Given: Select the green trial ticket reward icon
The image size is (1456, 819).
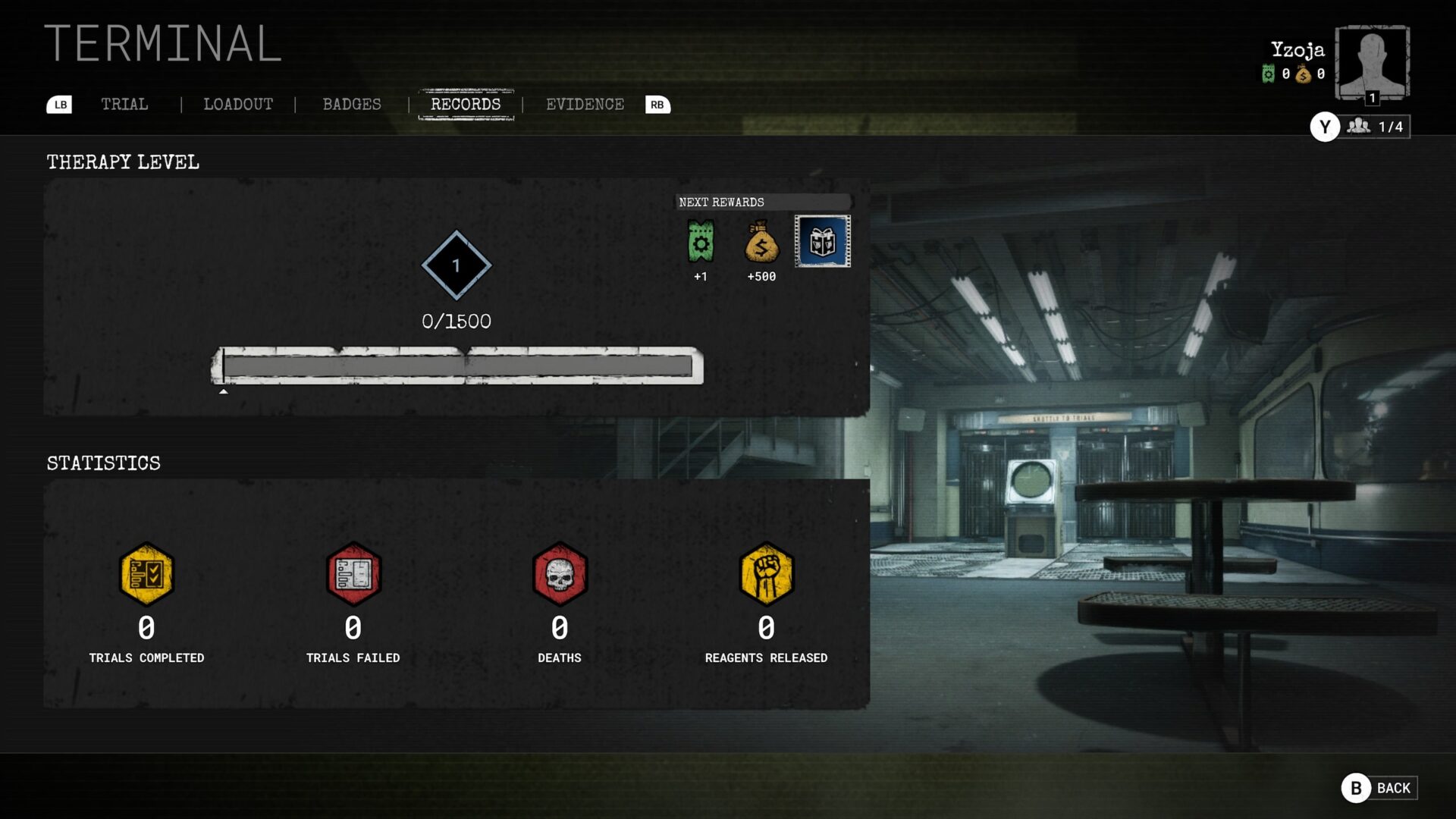Looking at the screenshot, I should click(x=699, y=241).
